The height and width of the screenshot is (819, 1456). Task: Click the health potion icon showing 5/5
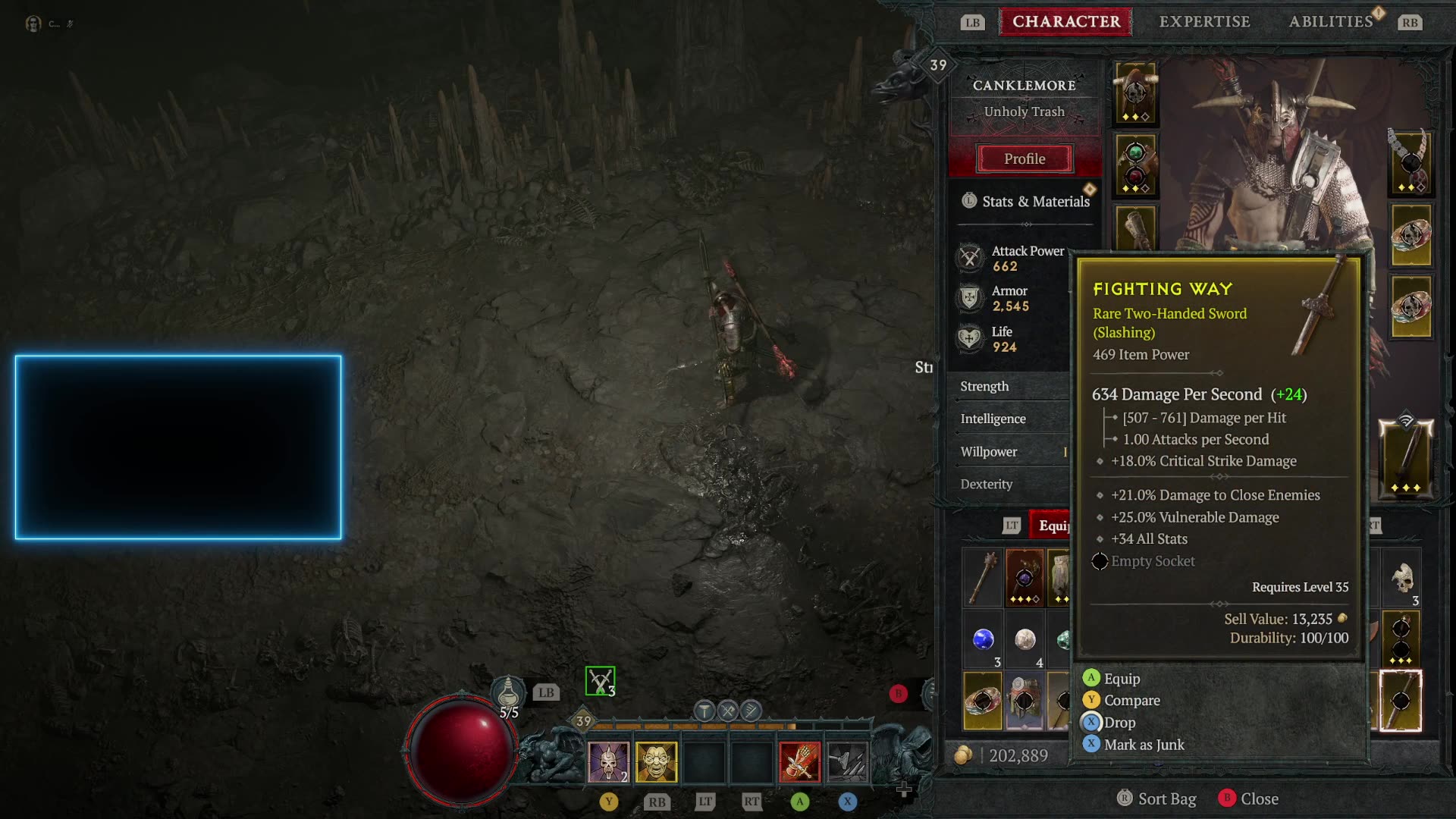pos(510,690)
